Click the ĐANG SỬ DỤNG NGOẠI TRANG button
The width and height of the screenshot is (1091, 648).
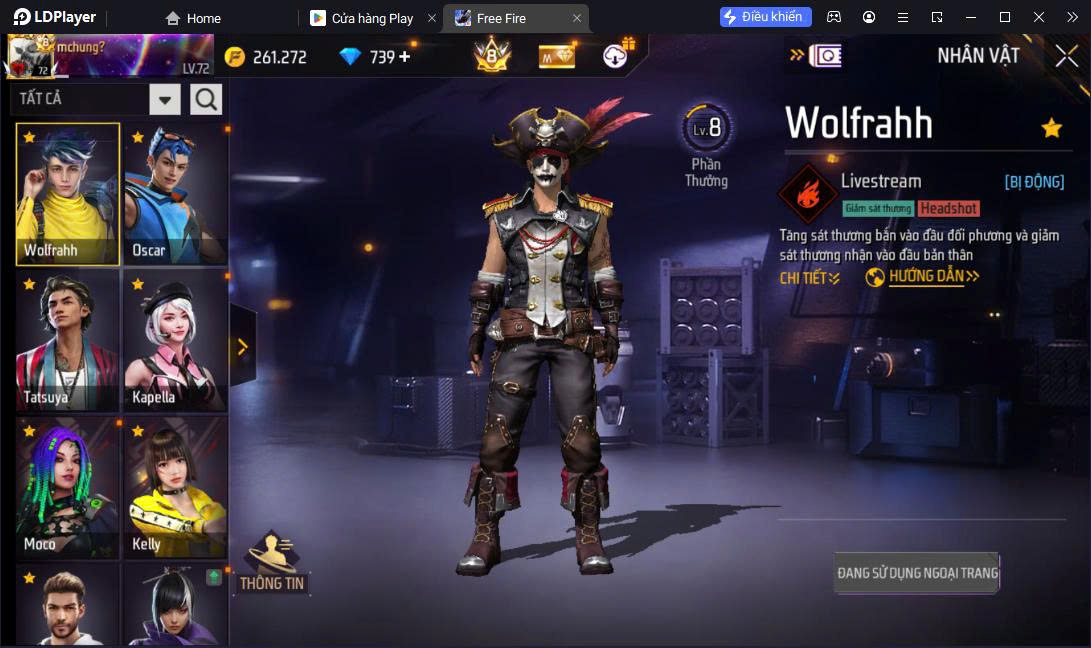point(916,573)
